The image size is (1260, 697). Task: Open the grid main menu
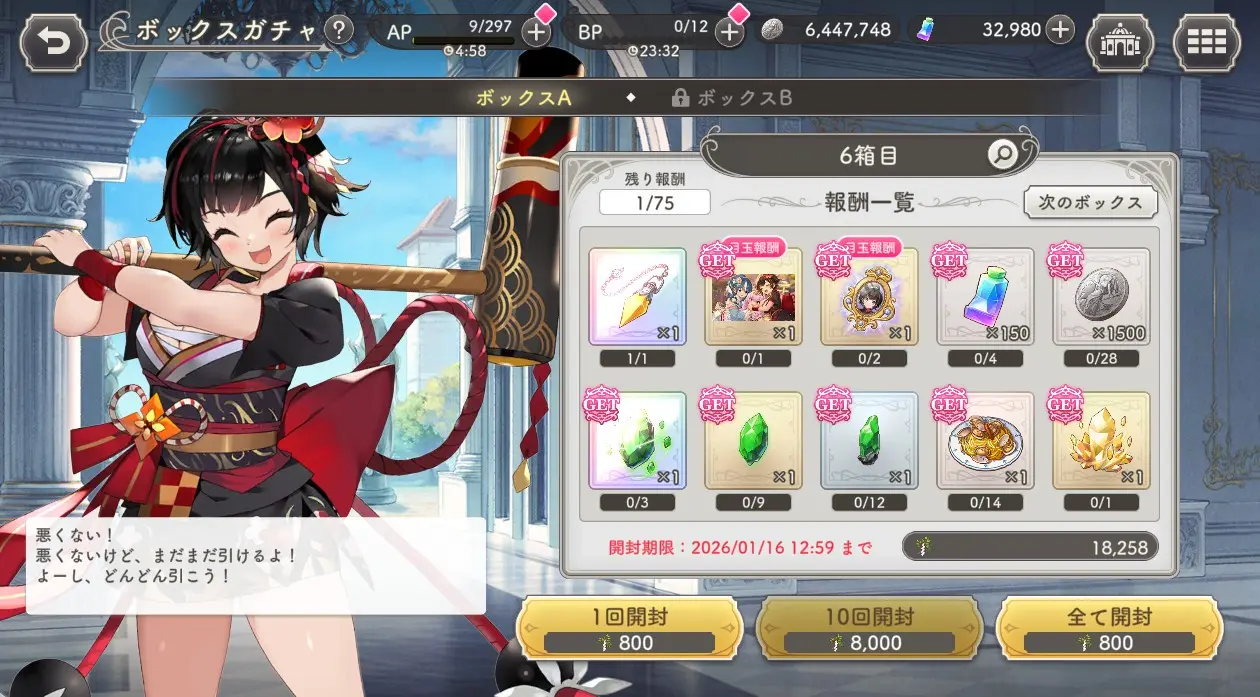(1206, 43)
